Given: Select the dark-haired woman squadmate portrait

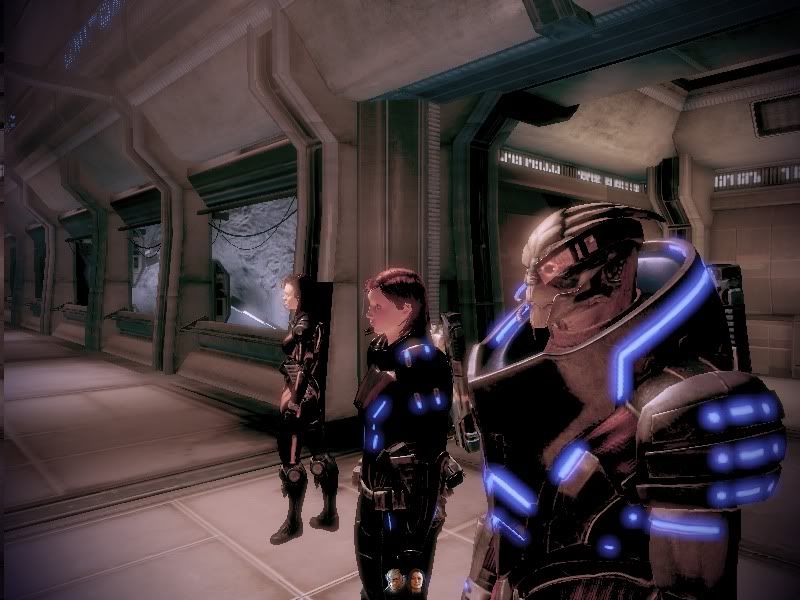Looking at the screenshot, I should [416, 578].
